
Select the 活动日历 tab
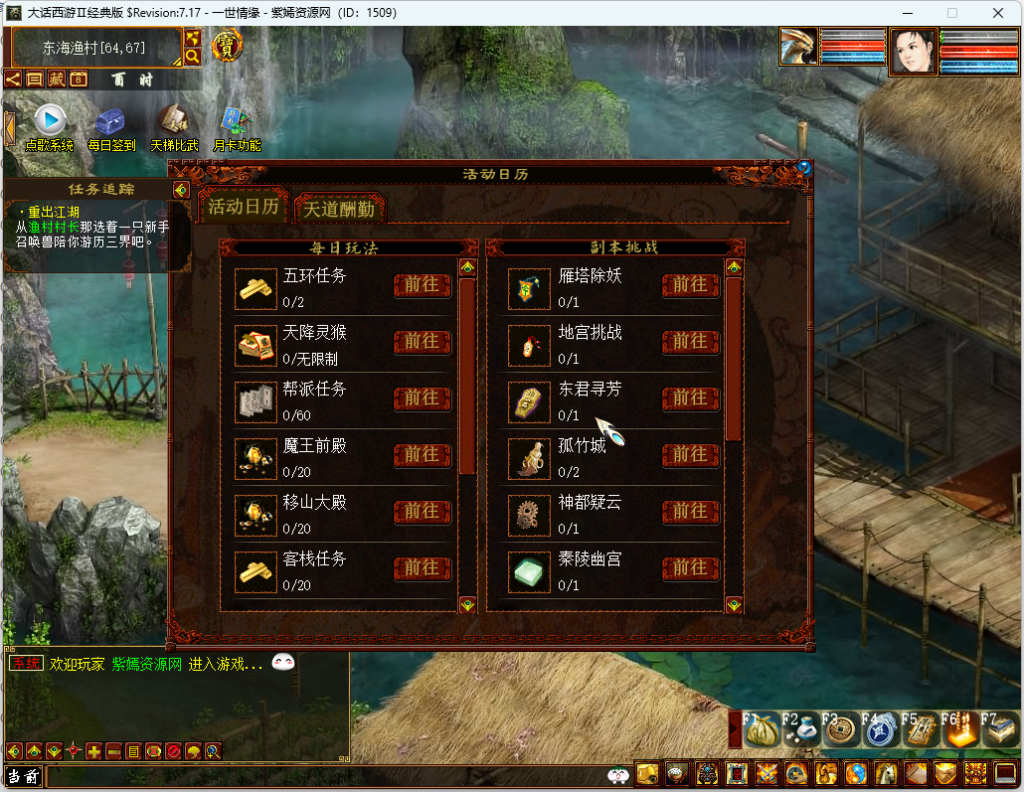(x=243, y=206)
